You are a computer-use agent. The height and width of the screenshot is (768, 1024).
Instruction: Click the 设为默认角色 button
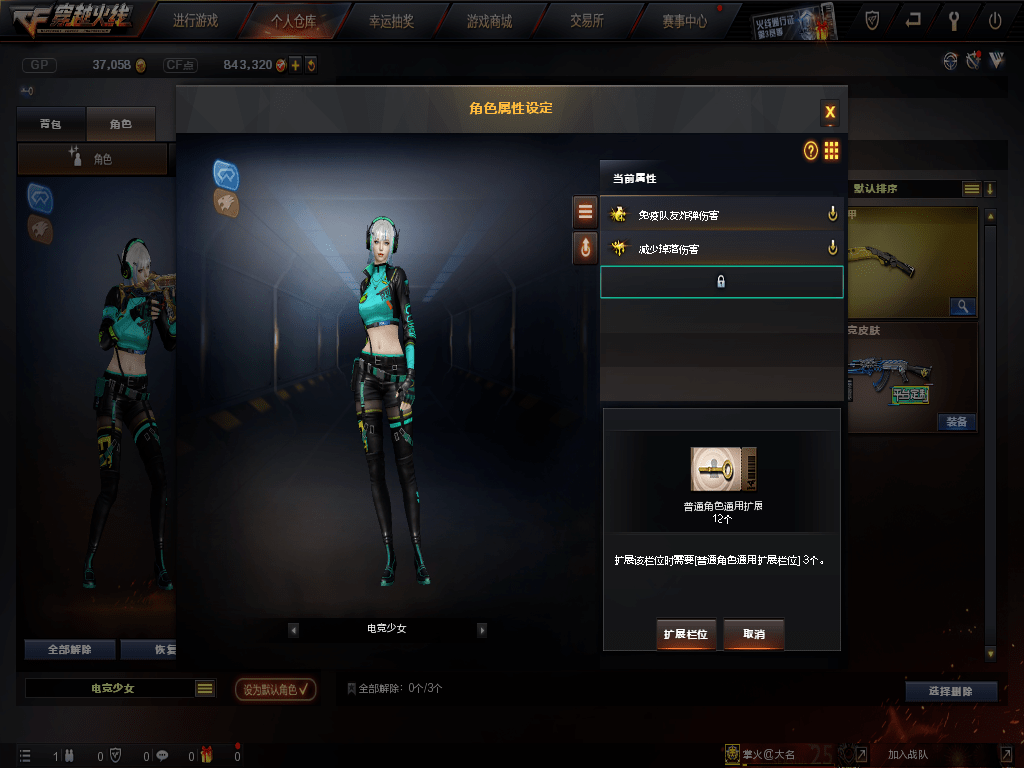276,689
